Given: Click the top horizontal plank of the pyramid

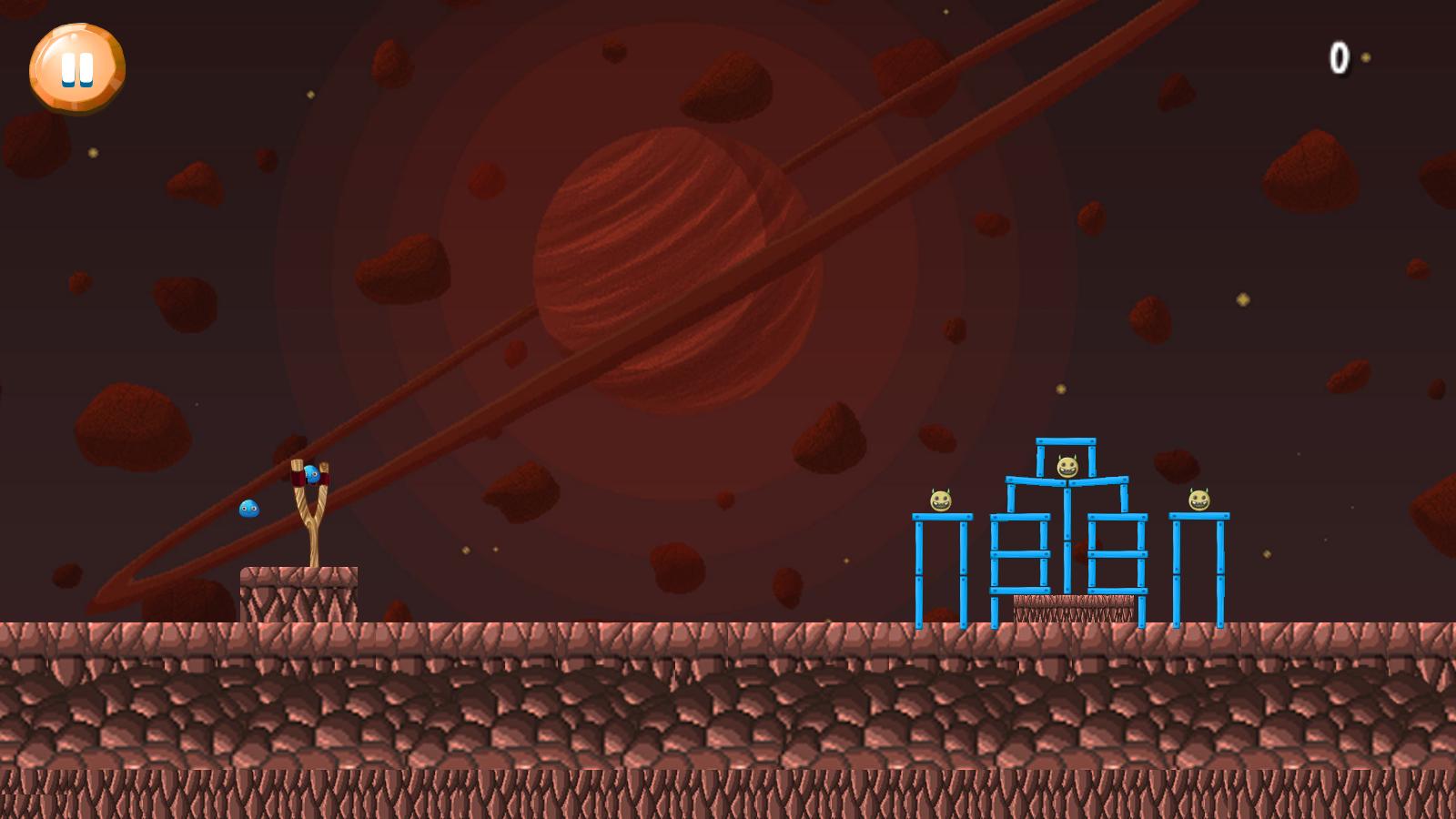Looking at the screenshot, I should pyautogui.click(x=1065, y=441).
